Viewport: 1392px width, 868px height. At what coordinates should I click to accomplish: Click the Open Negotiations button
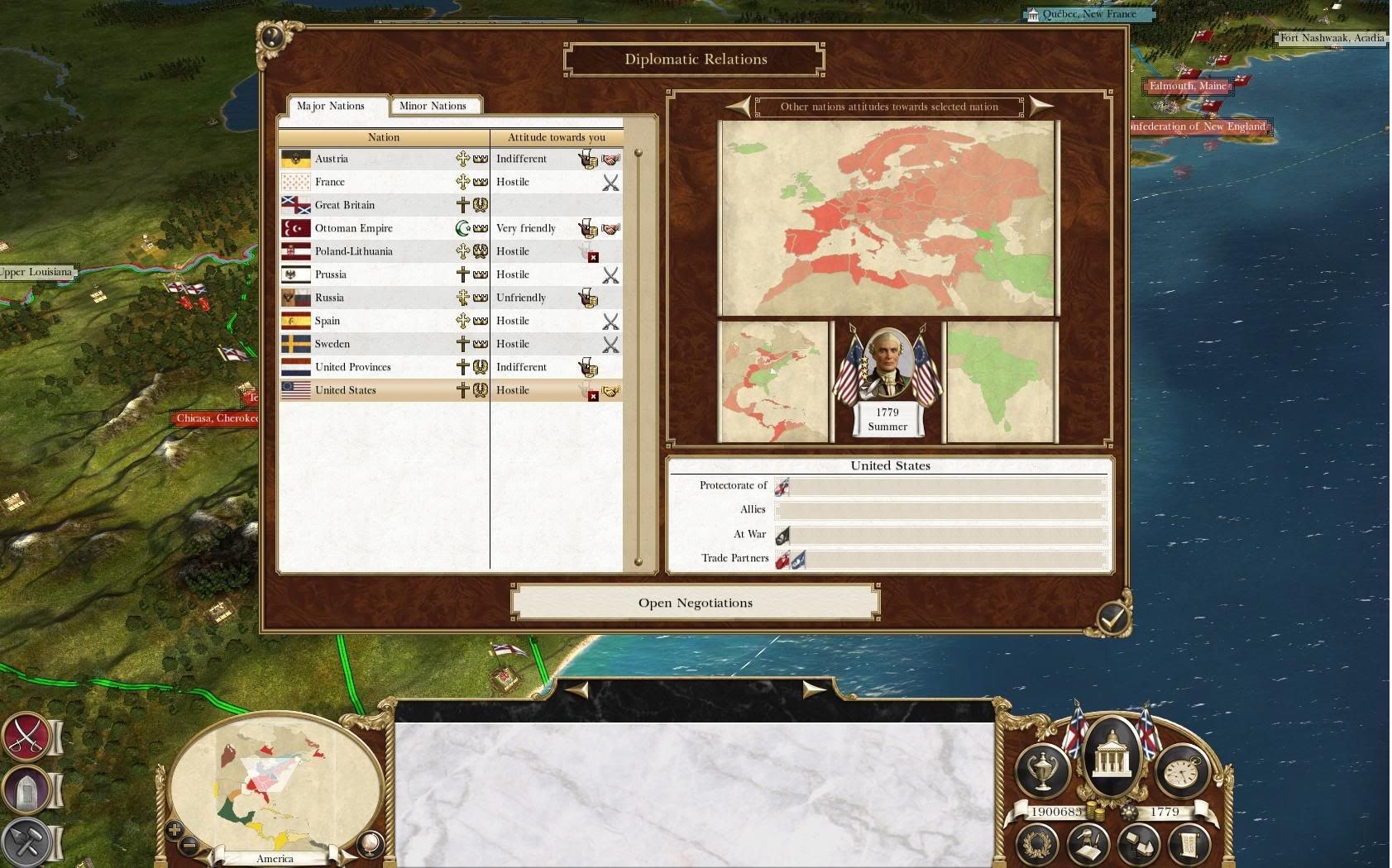[695, 603]
